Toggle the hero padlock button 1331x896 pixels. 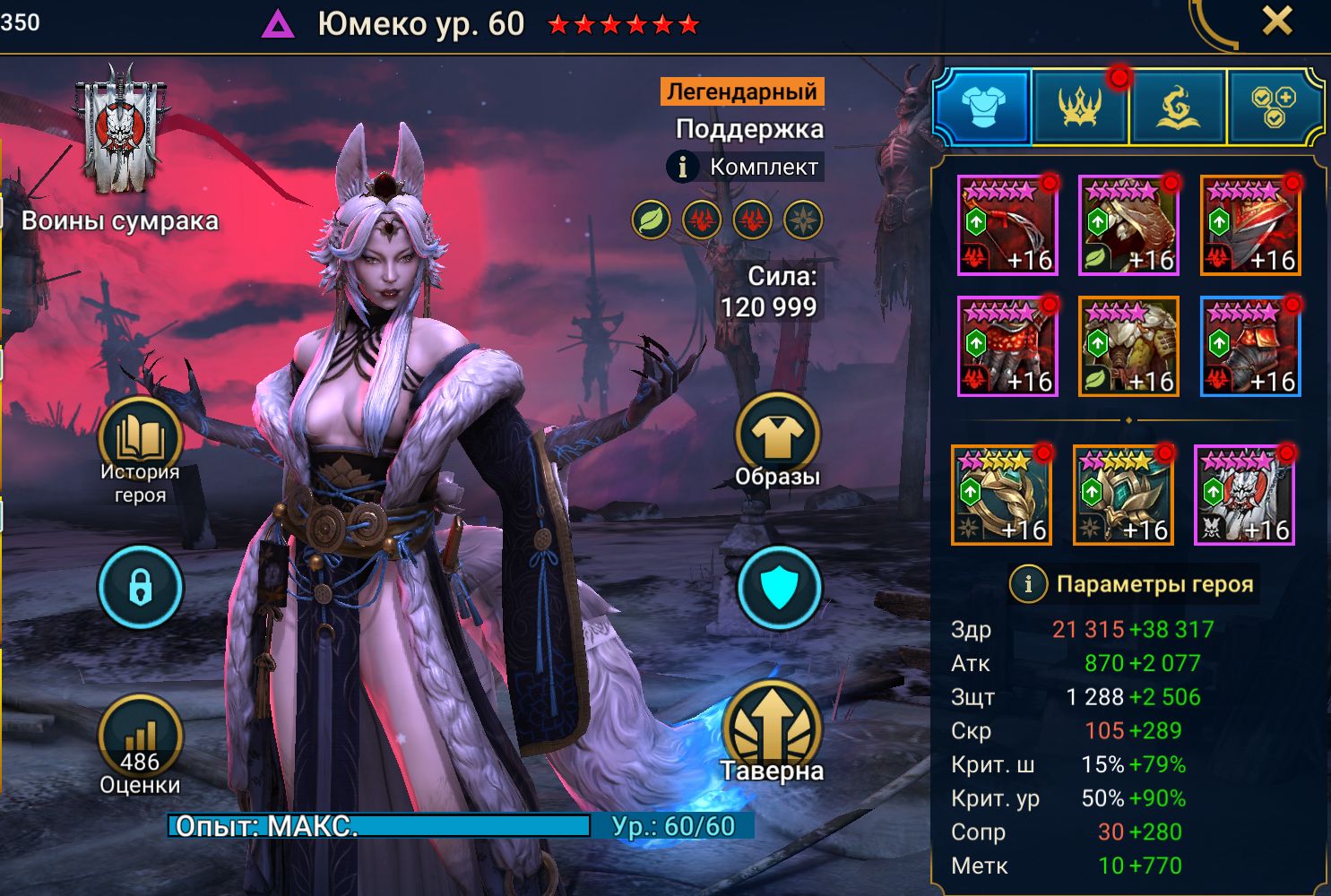140,588
